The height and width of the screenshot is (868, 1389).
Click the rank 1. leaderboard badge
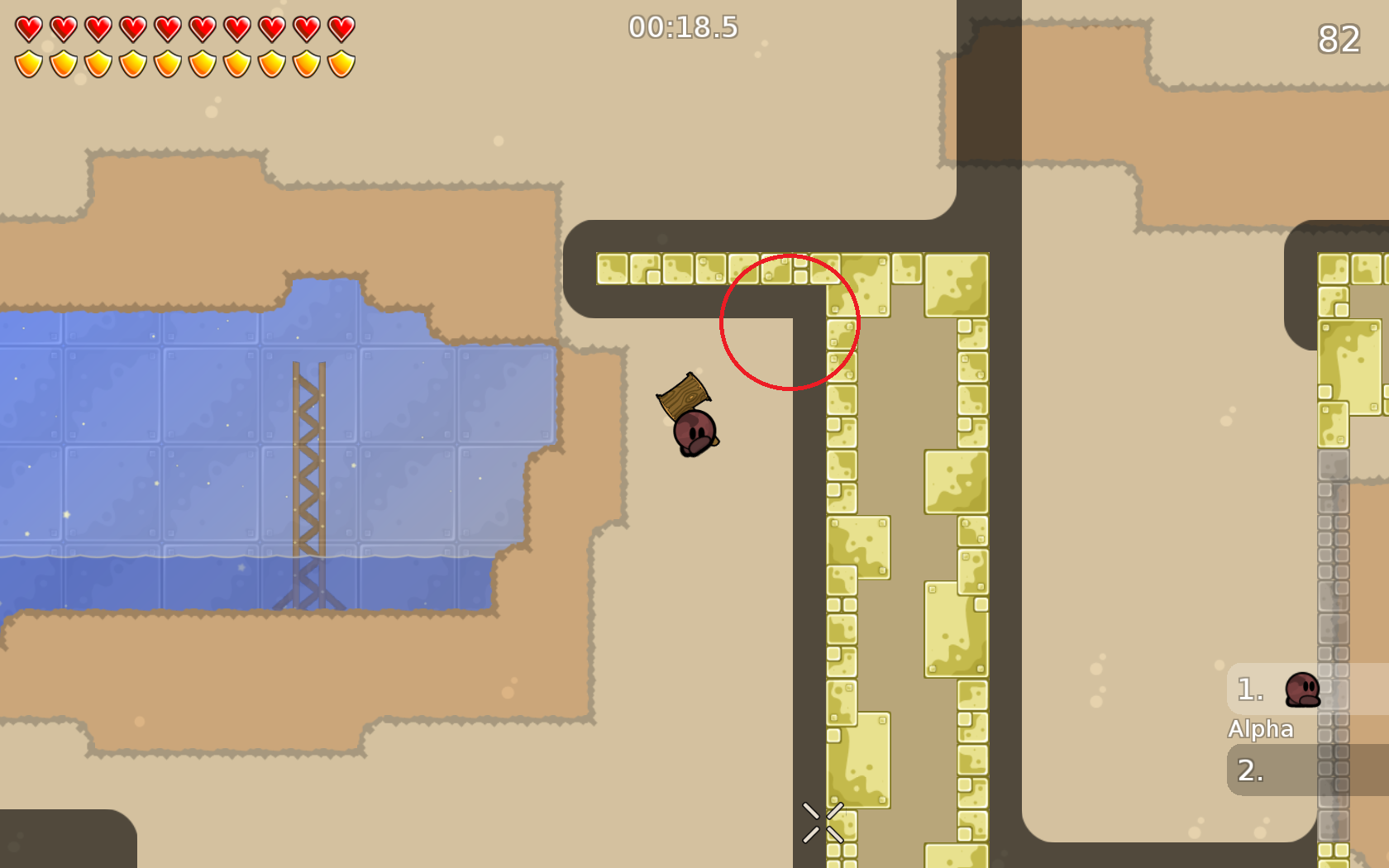1248,689
